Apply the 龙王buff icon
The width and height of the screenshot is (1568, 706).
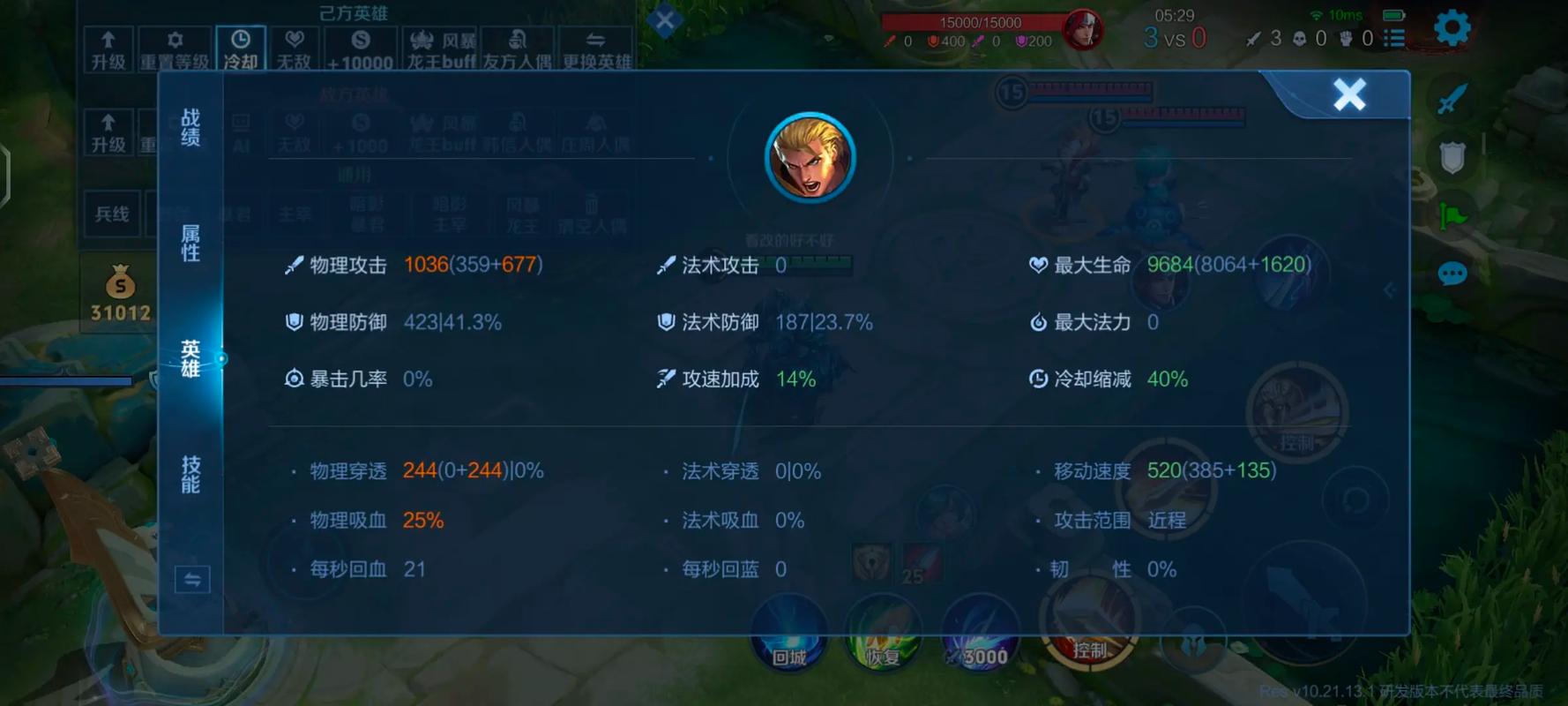pyautogui.click(x=439, y=46)
